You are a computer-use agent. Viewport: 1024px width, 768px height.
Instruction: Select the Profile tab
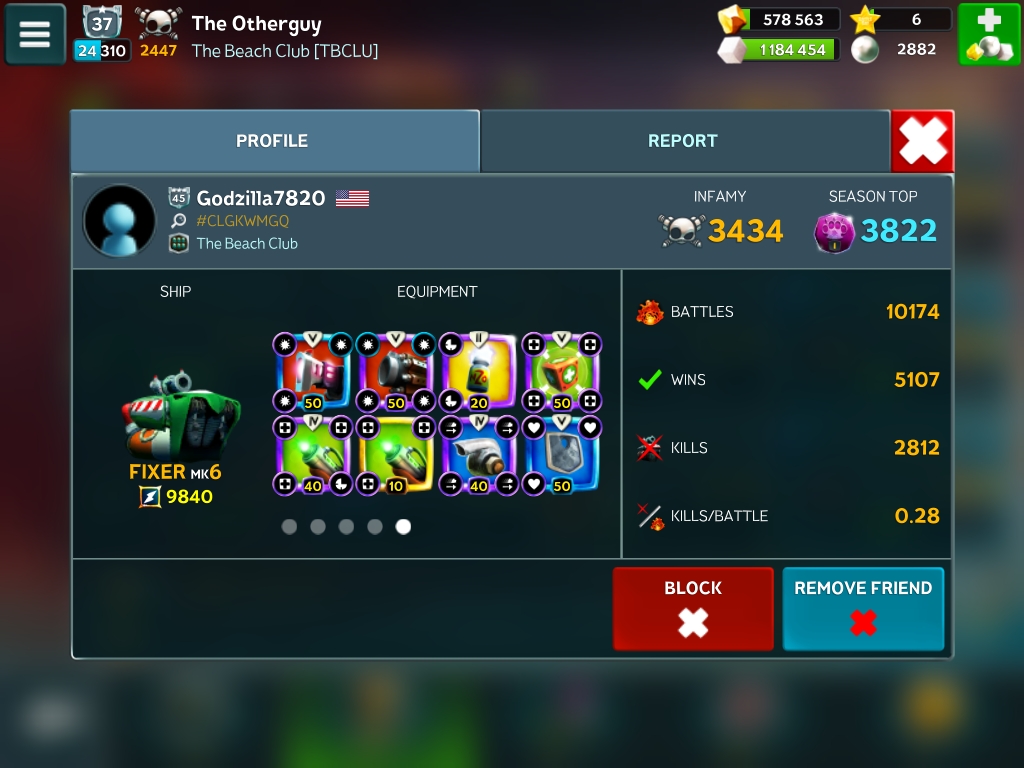click(x=272, y=141)
